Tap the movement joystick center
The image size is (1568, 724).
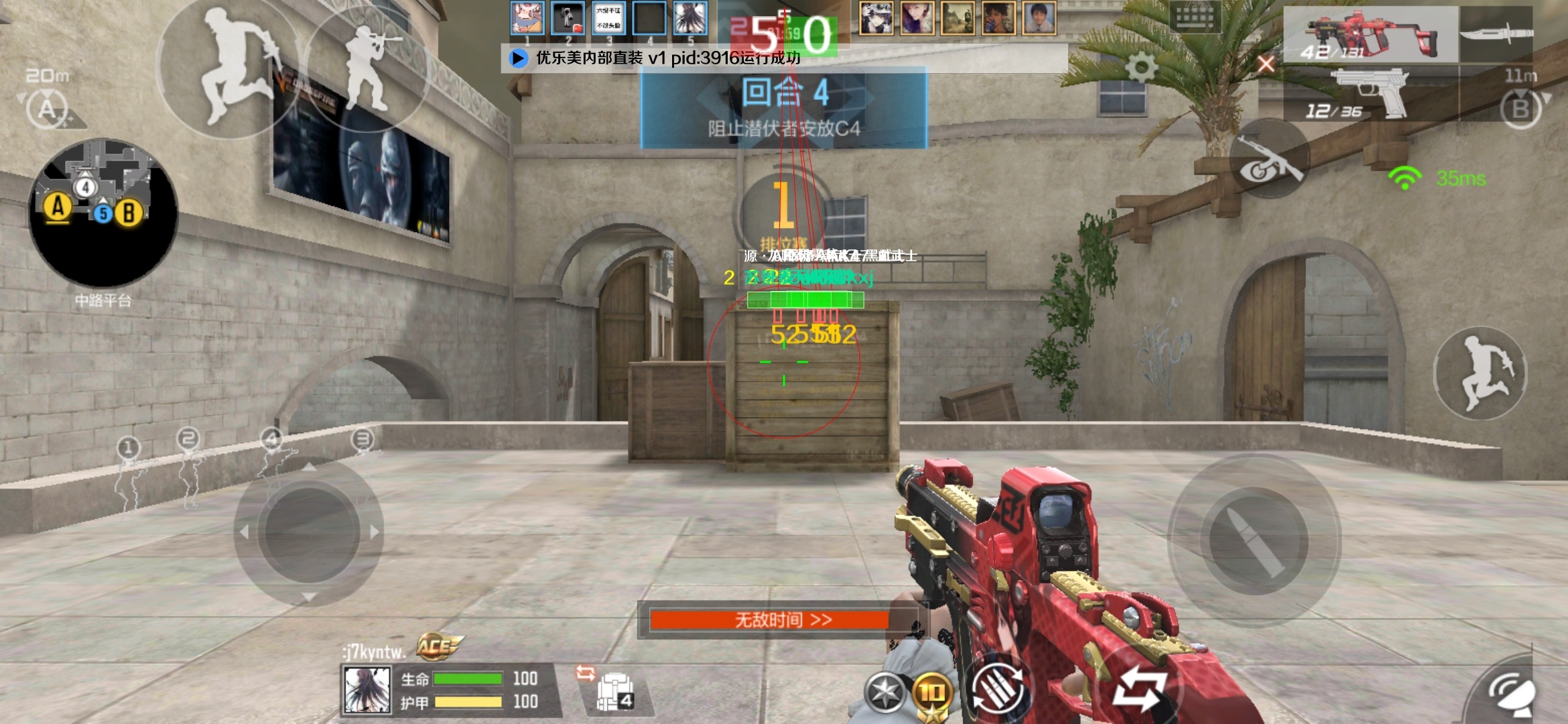(309, 530)
